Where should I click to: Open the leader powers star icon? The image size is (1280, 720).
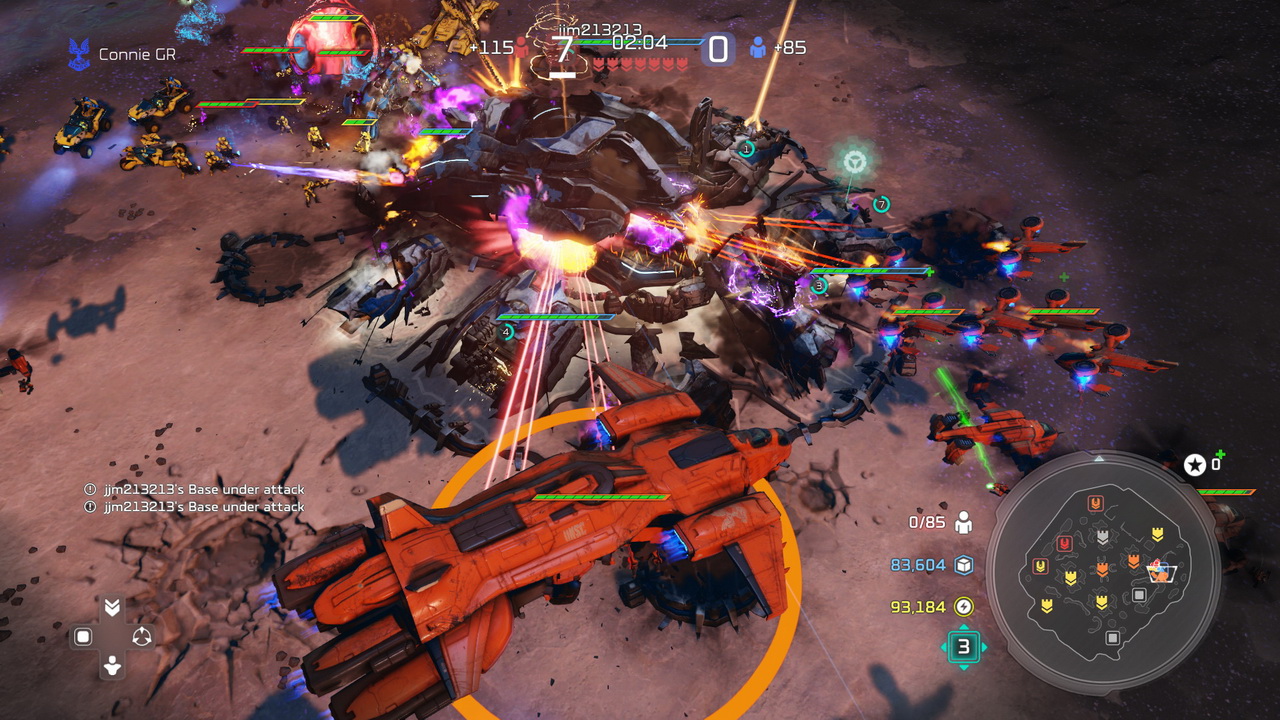[1195, 464]
